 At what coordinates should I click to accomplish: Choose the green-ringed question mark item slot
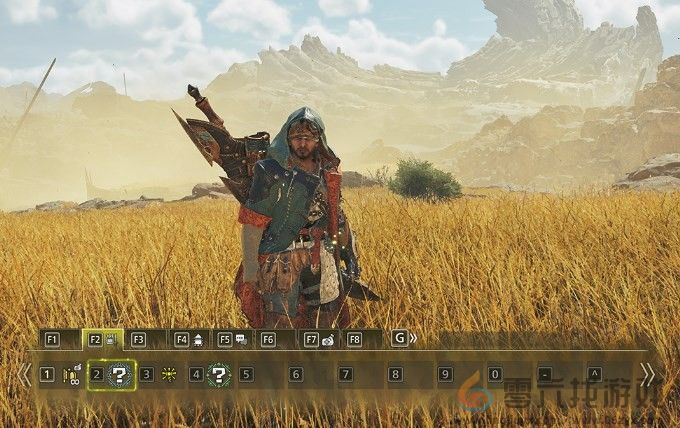[x=219, y=375]
